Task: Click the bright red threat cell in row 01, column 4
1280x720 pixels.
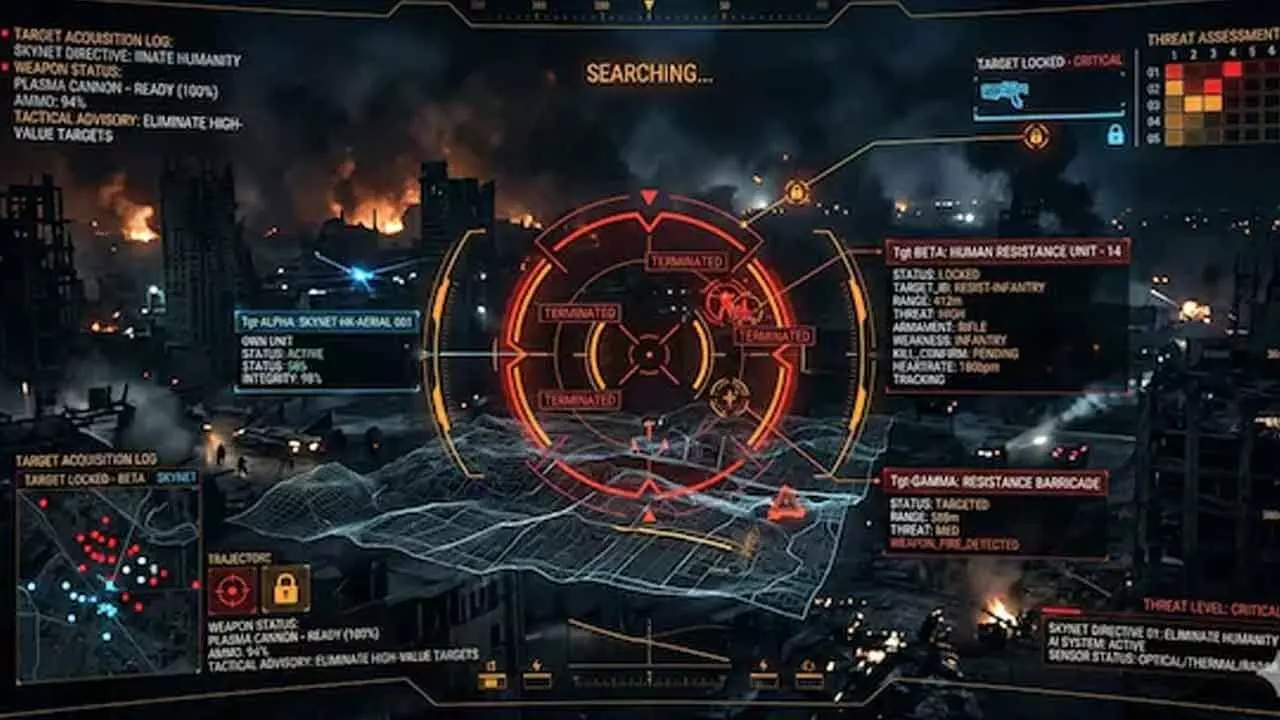Action: (1231, 70)
